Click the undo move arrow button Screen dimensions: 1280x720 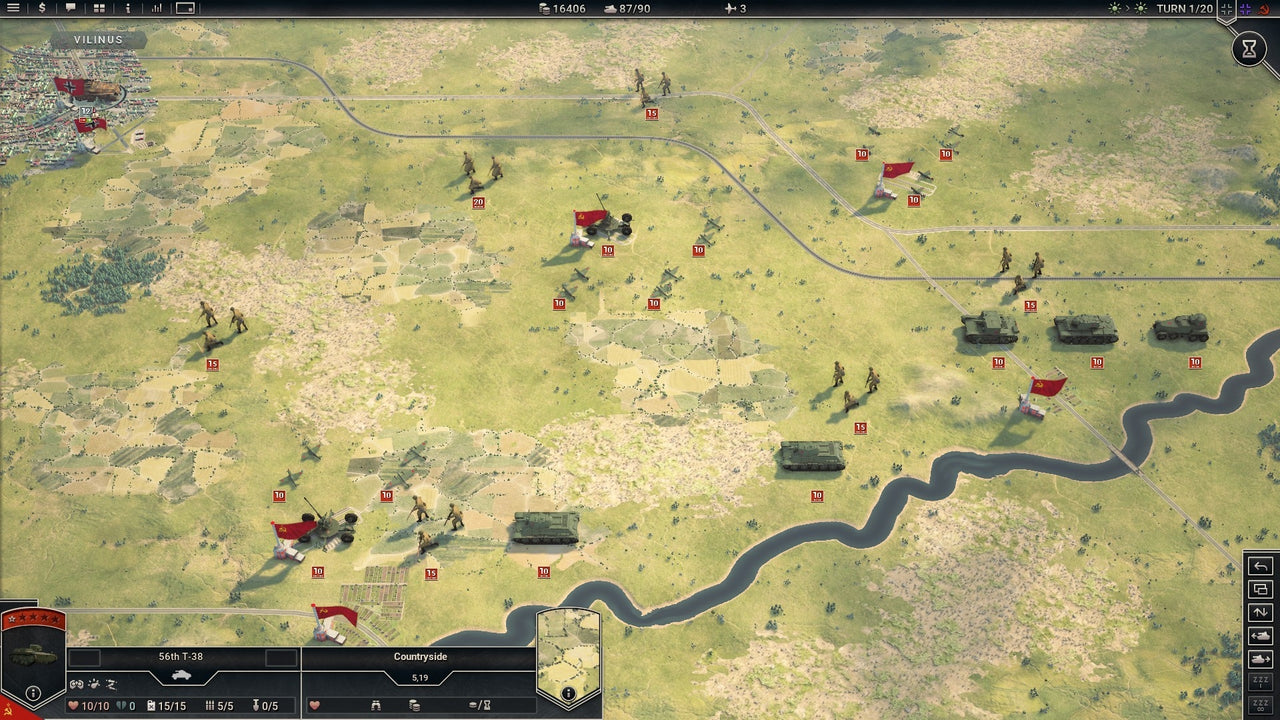[1261, 565]
